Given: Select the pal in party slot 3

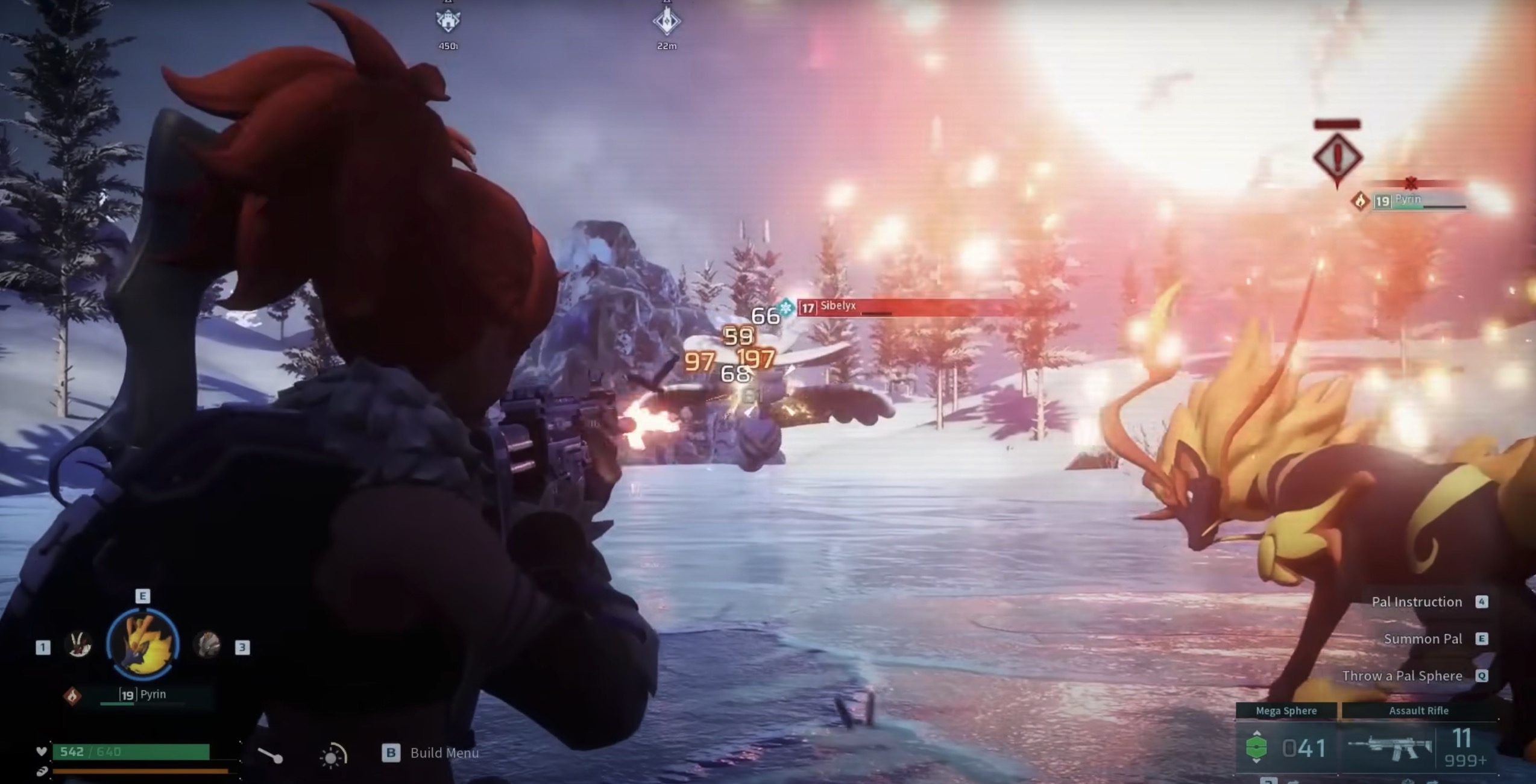Looking at the screenshot, I should pos(211,645).
